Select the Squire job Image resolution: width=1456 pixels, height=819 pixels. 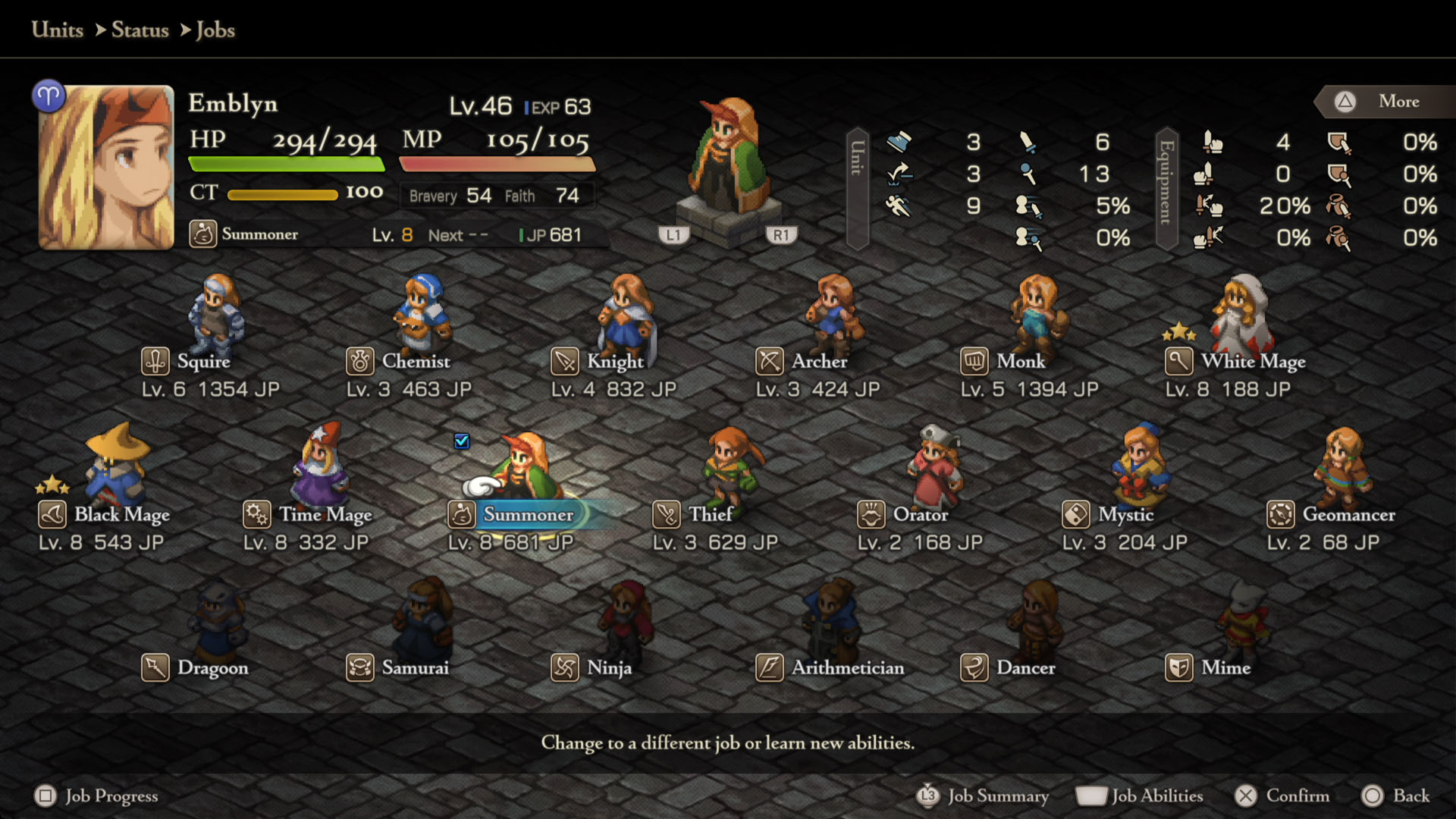click(x=203, y=361)
